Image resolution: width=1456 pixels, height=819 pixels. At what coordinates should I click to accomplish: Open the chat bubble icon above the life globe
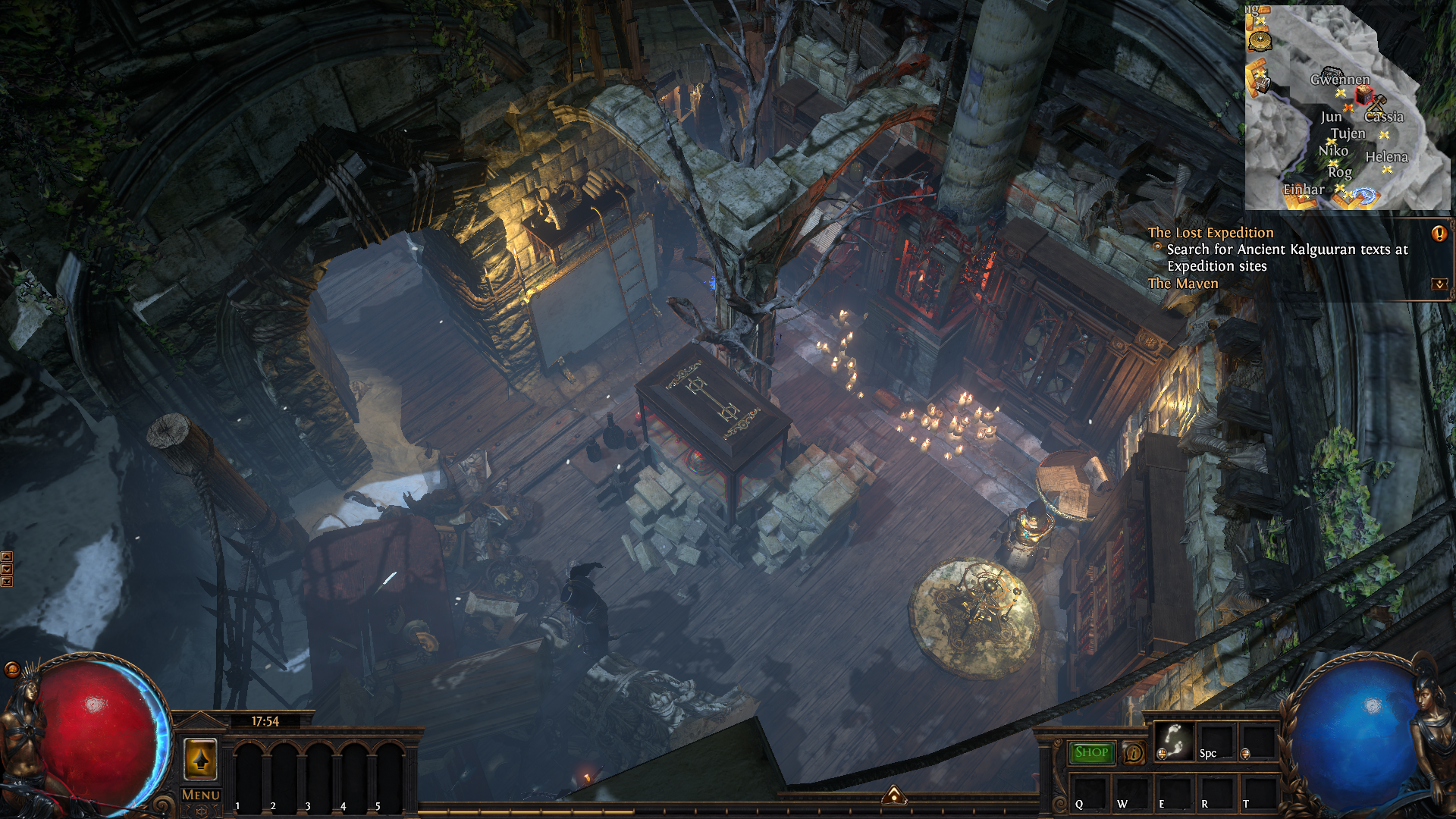(12, 669)
